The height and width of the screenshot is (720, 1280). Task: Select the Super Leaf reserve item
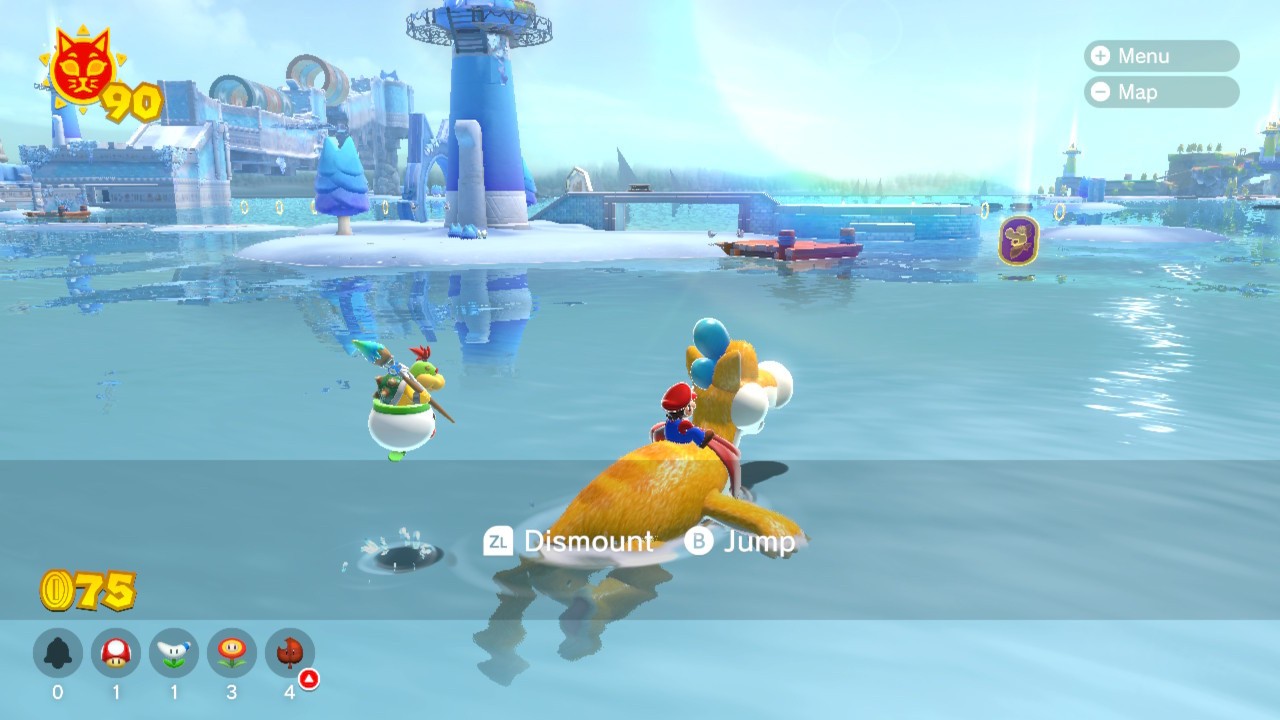(x=290, y=654)
